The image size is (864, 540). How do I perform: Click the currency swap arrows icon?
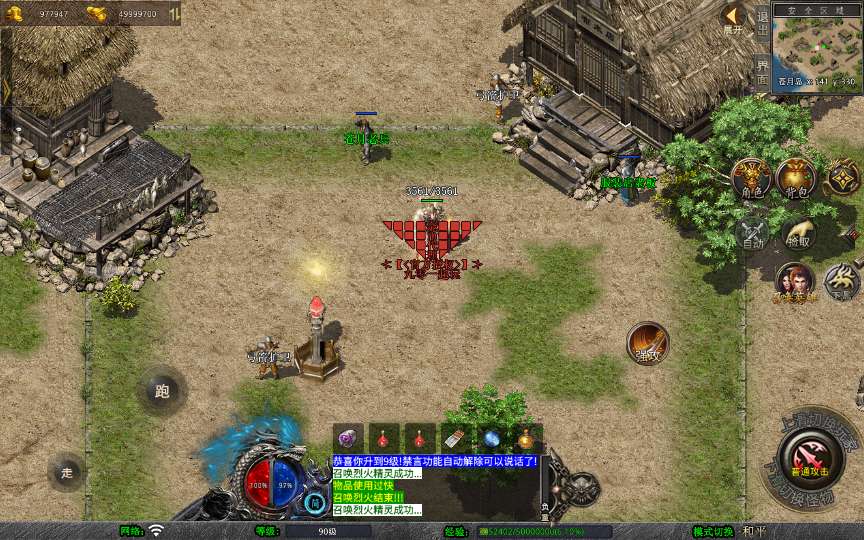[x=174, y=14]
